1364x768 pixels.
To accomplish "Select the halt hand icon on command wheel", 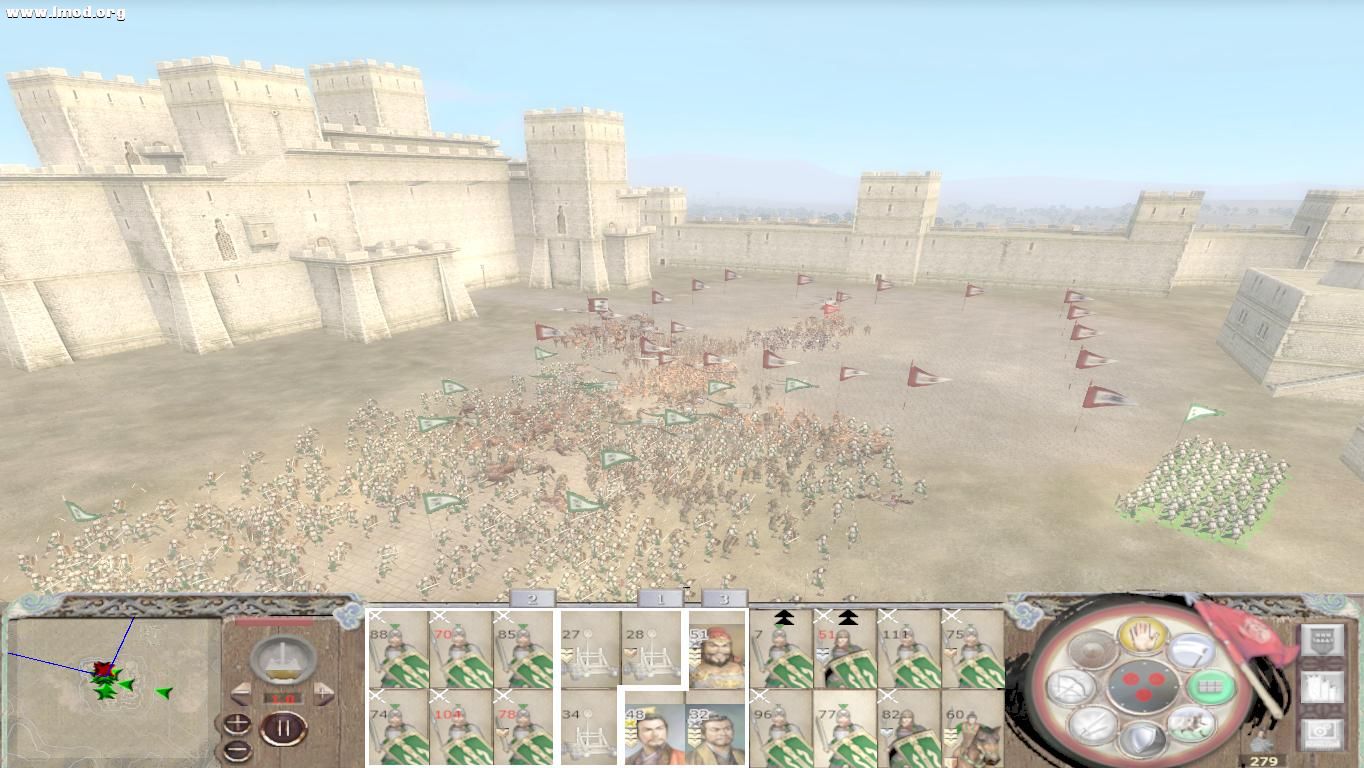I will pos(1143,634).
